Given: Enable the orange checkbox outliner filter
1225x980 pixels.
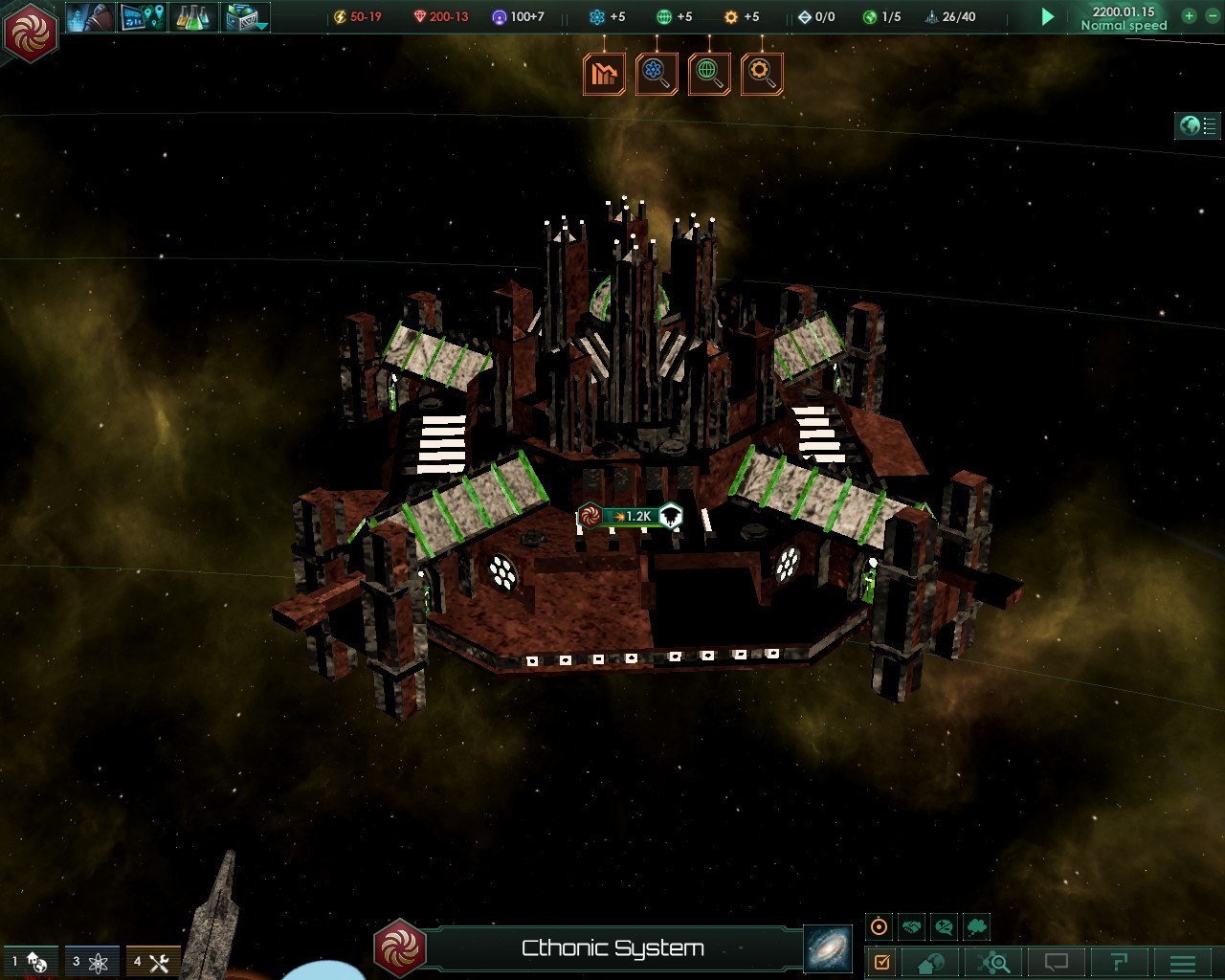Looking at the screenshot, I should tap(883, 963).
